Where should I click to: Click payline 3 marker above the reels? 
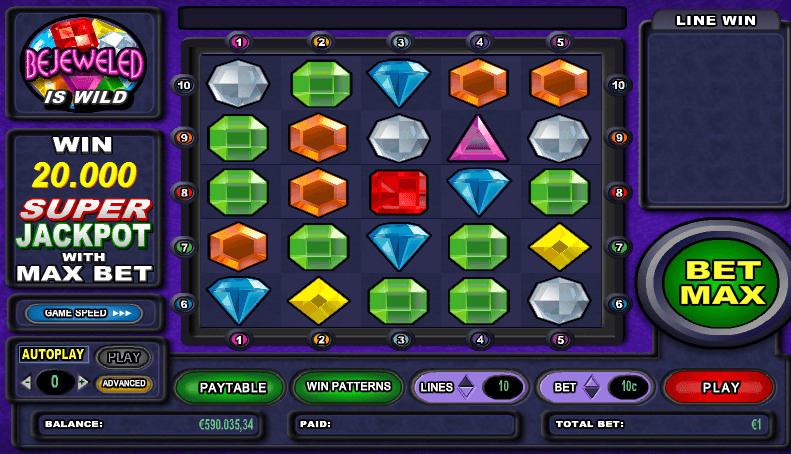400,42
